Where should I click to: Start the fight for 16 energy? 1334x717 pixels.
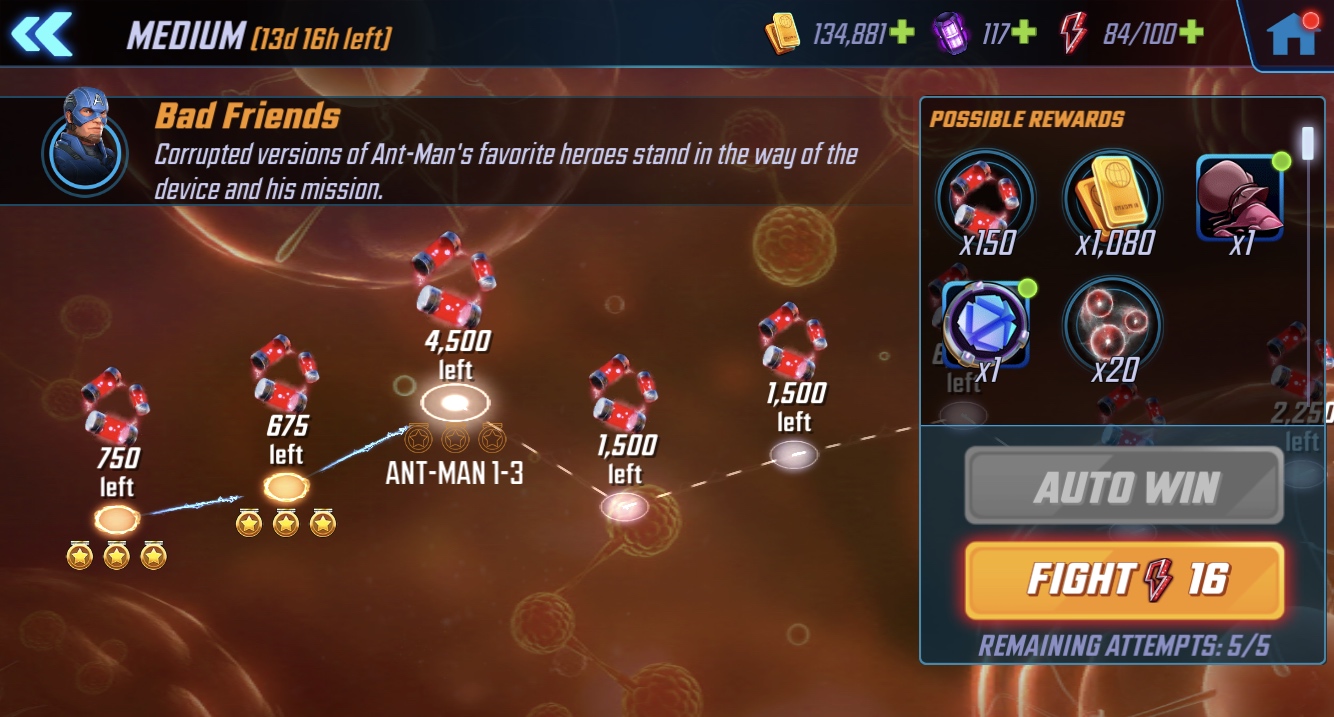pos(1124,580)
